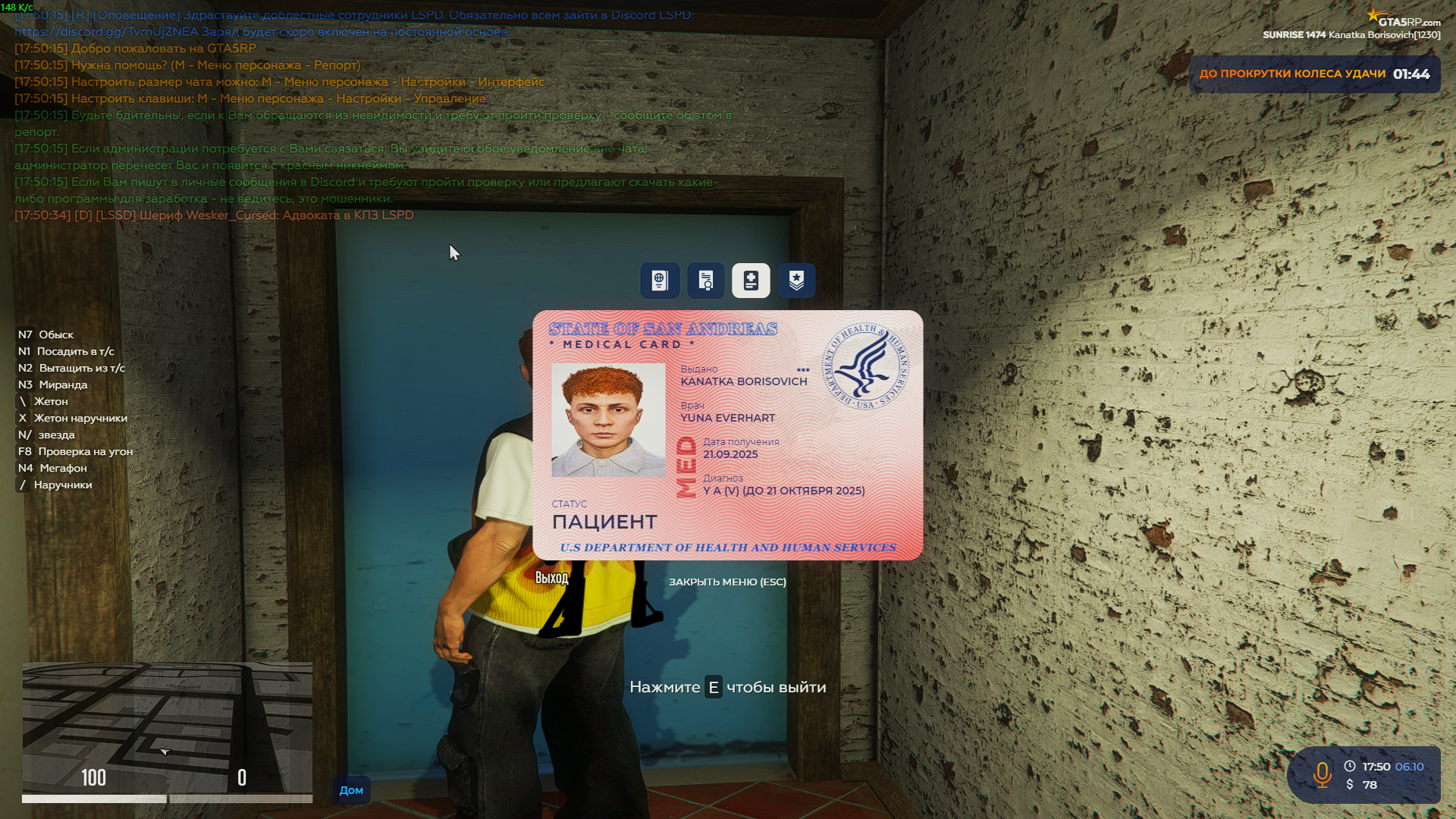
Task: Open the passport icon in the documents menu
Action: [x=659, y=280]
